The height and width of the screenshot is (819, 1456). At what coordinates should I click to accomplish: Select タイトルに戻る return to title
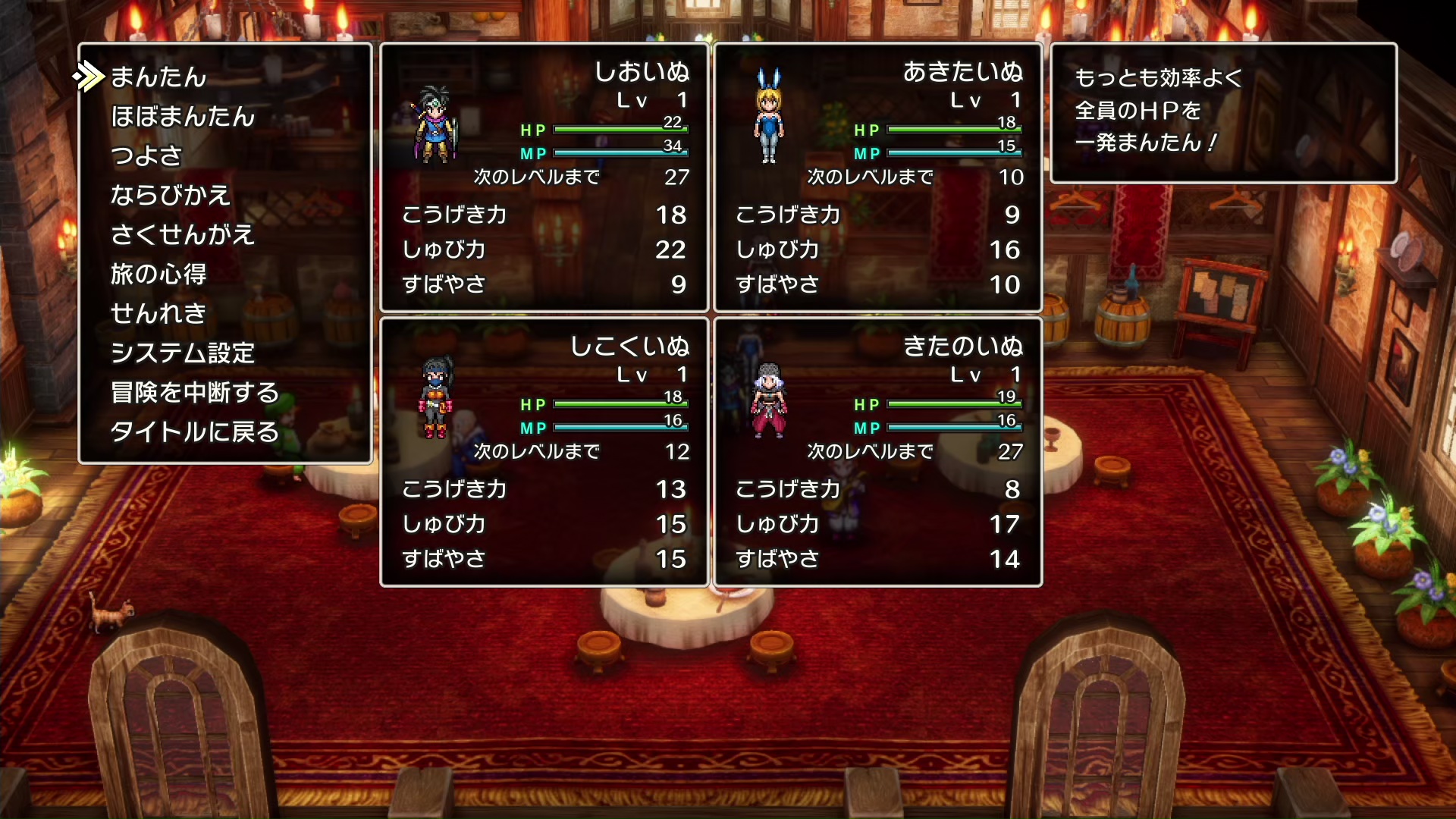point(195,432)
